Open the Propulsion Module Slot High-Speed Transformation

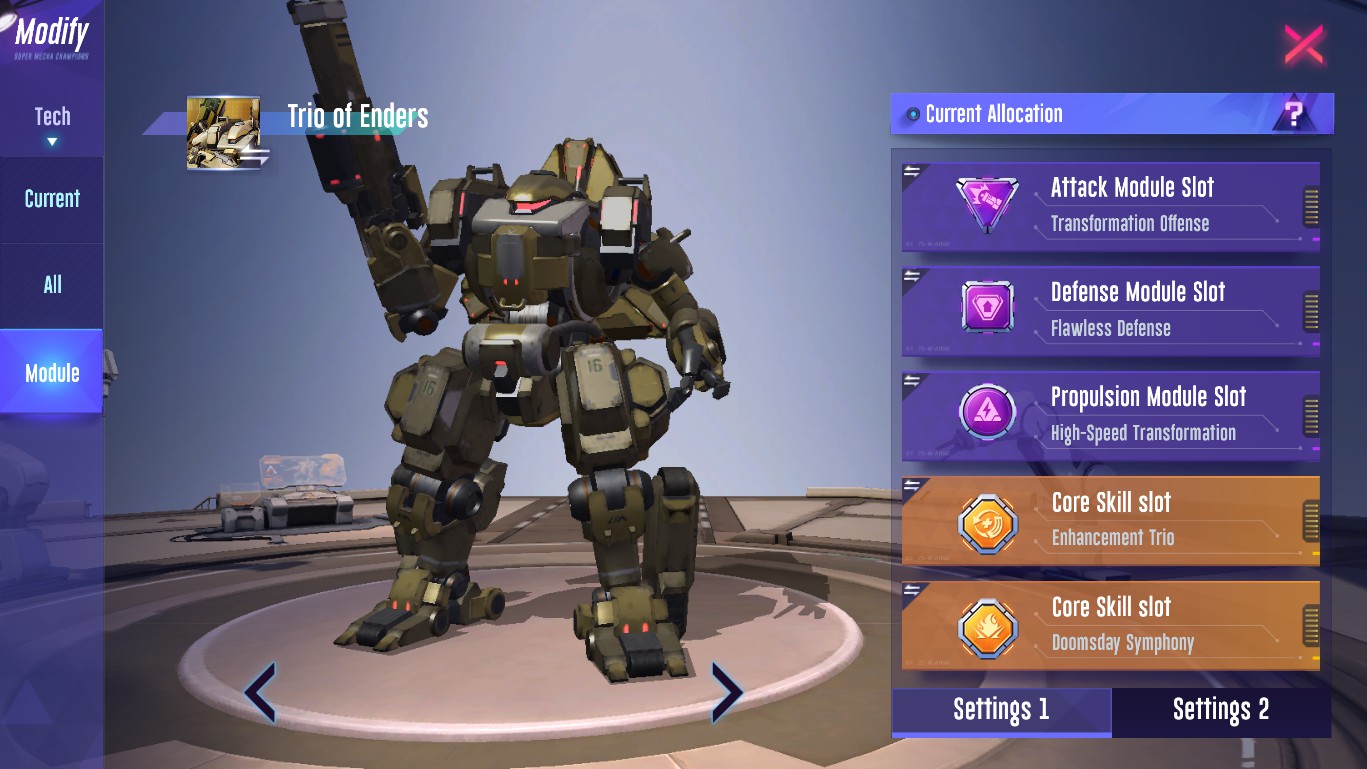tap(1110, 414)
